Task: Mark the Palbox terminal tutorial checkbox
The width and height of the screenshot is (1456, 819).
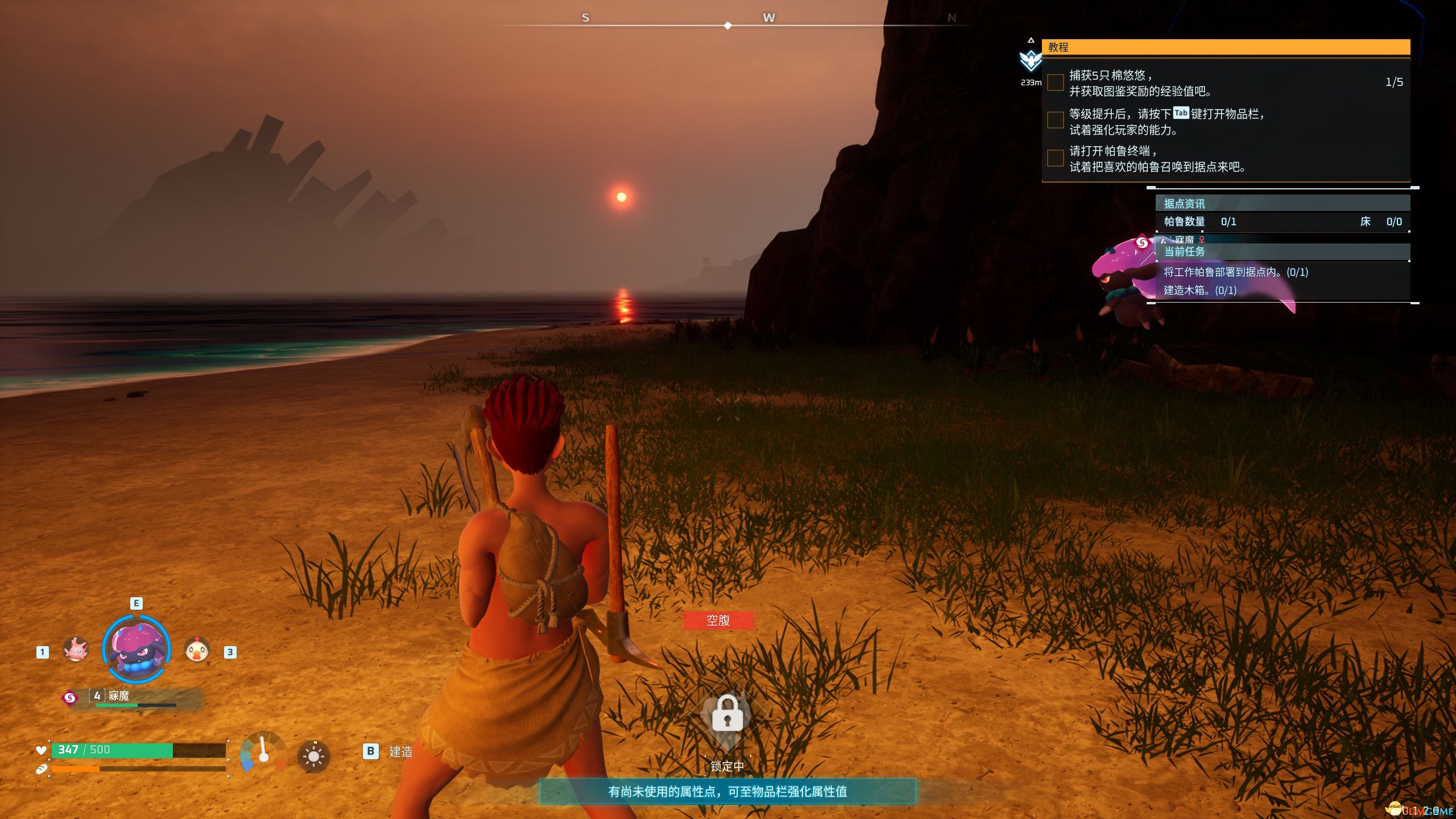Action: pyautogui.click(x=1056, y=158)
